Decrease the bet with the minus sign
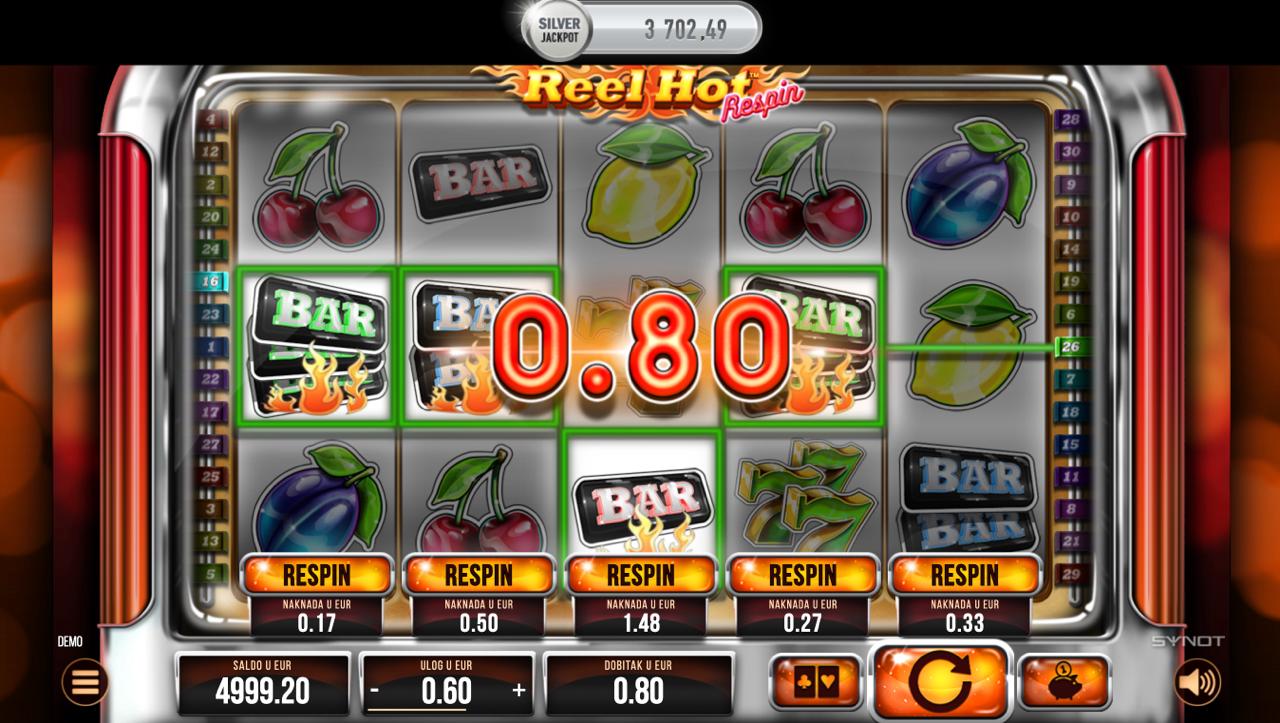 tap(375, 690)
